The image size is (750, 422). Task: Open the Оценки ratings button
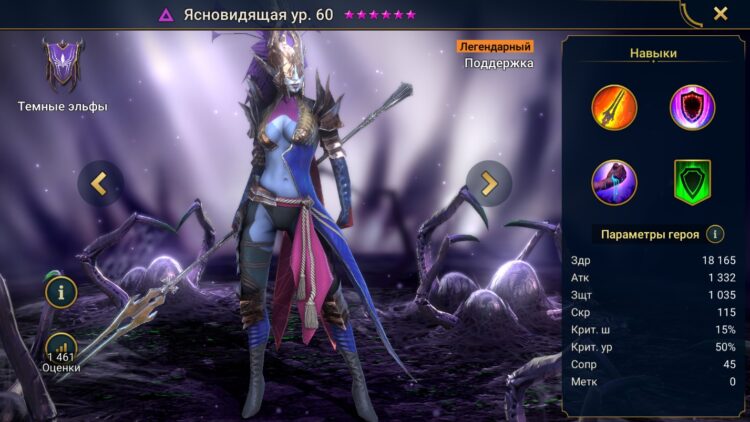point(61,351)
